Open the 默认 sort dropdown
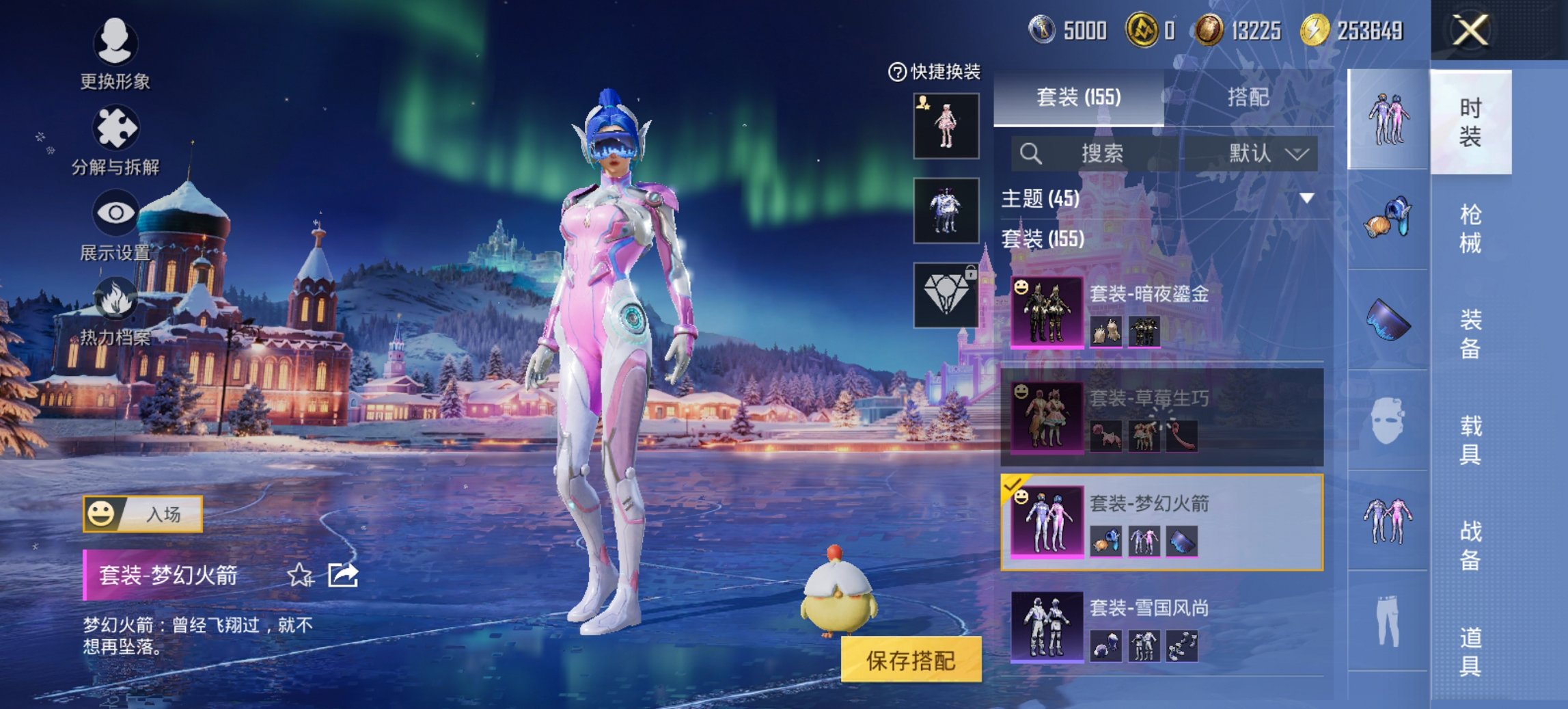This screenshot has width=1568, height=709. click(1267, 153)
